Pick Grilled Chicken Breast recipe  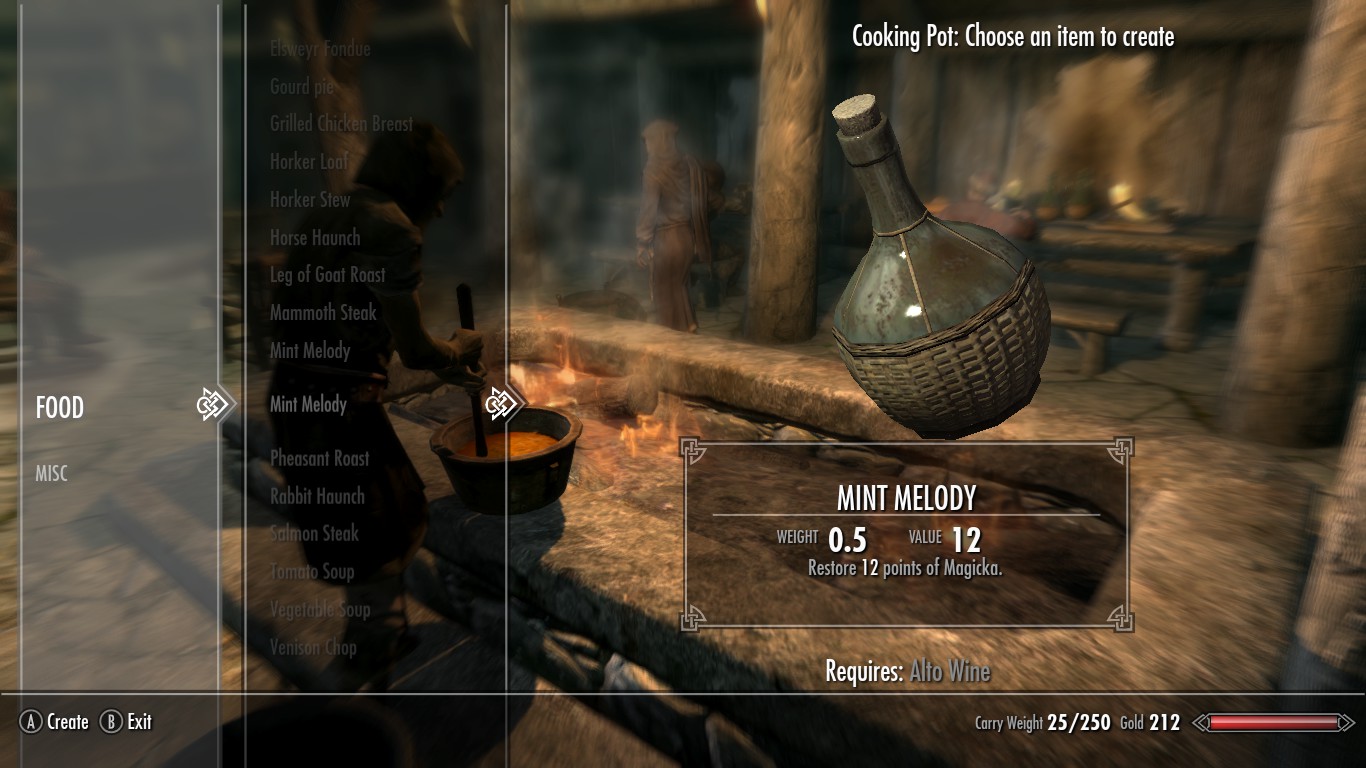coord(341,124)
